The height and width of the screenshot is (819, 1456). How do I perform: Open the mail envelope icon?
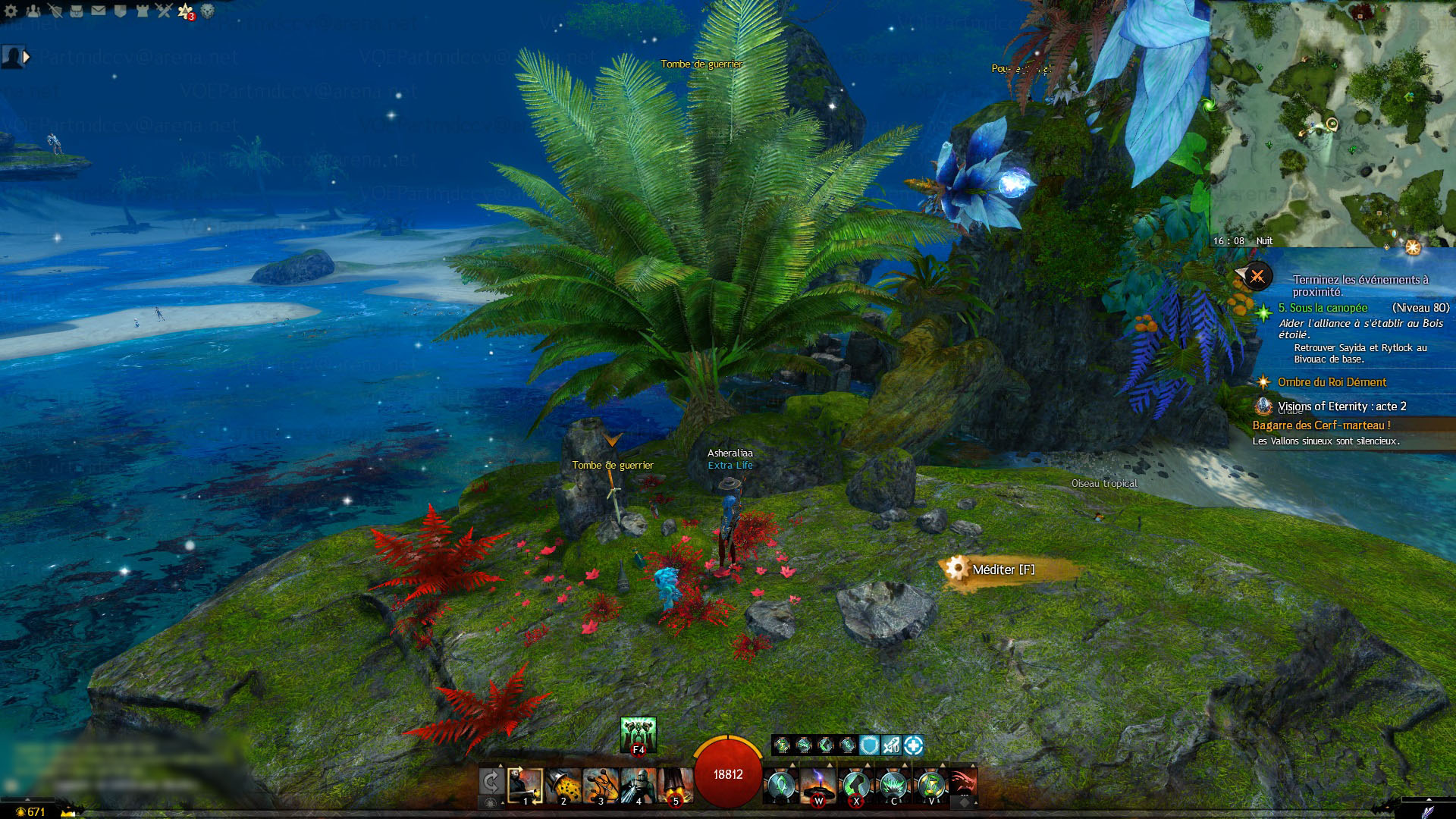point(99,11)
